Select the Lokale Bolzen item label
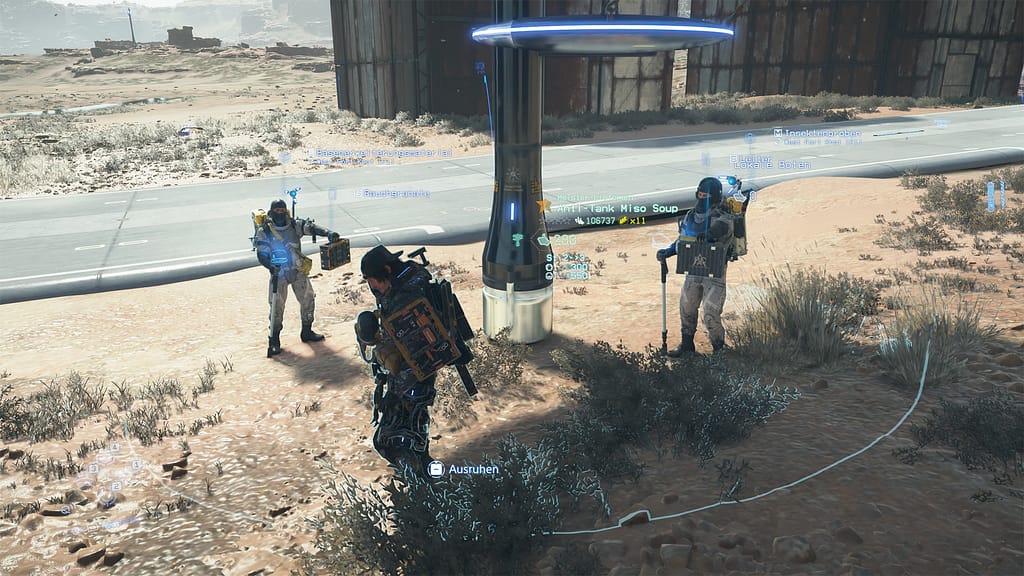Viewport: 1024px width, 576px height. 775,165
